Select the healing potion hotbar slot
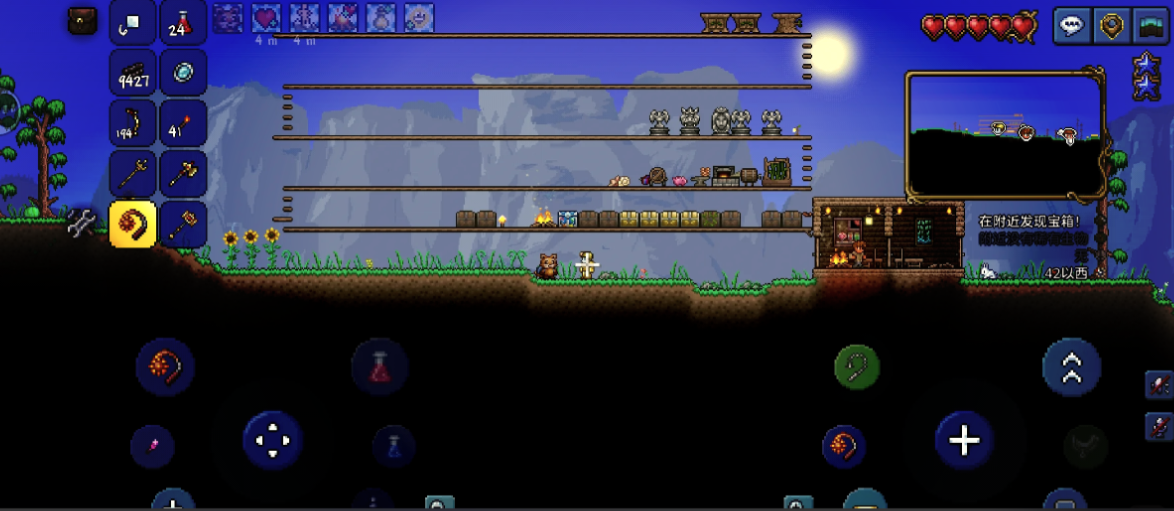Image resolution: width=1174 pixels, height=511 pixels. pyautogui.click(x=182, y=22)
